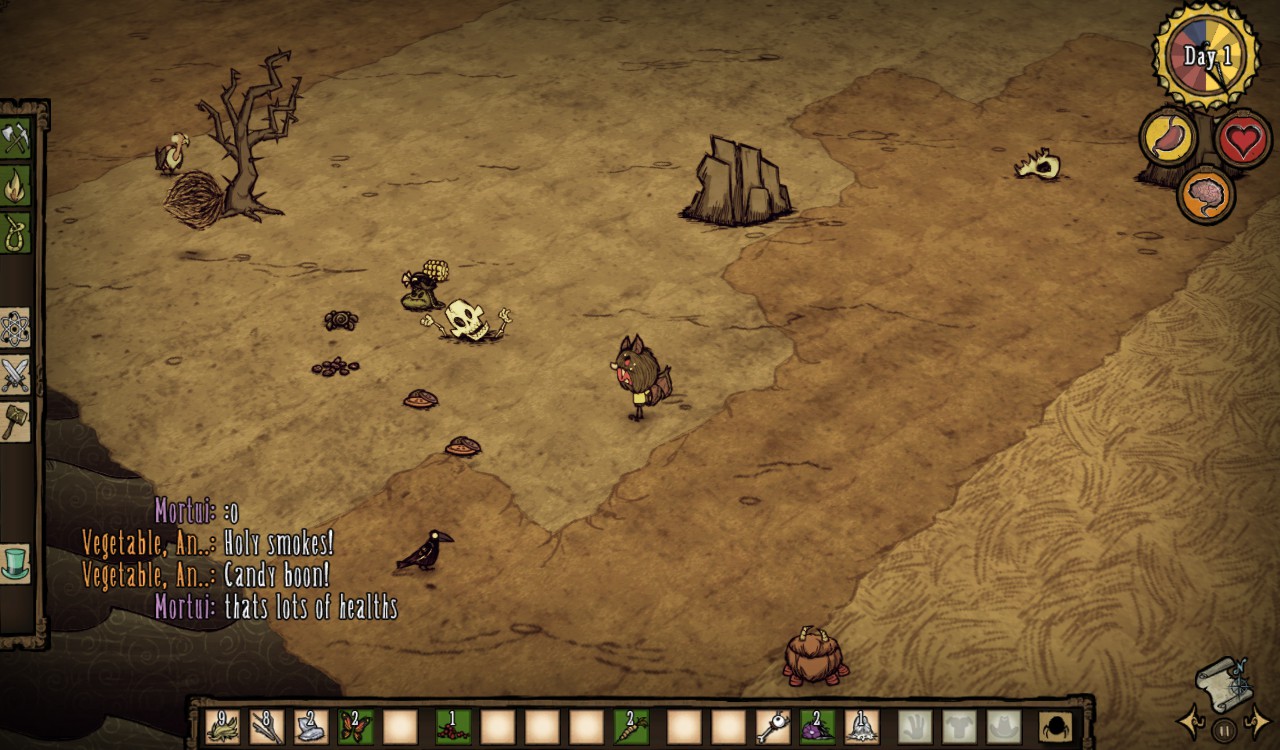
Task: Click the spider icon button
Action: point(1055,726)
